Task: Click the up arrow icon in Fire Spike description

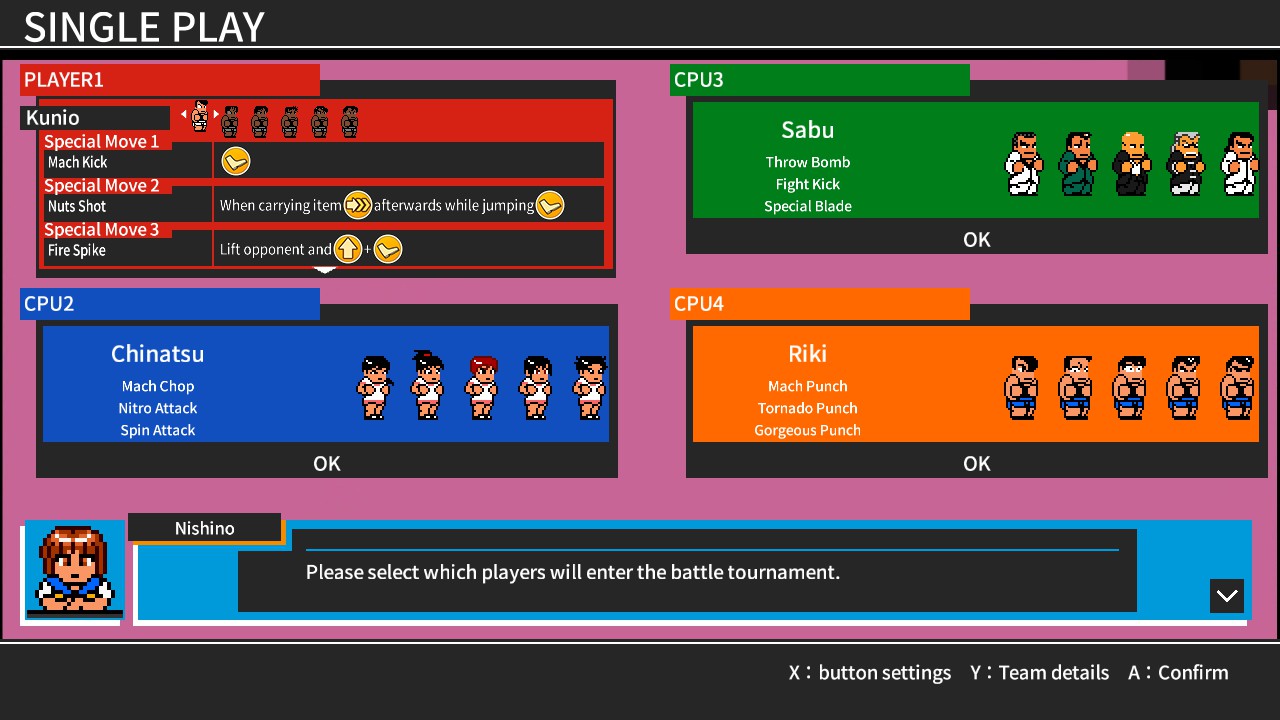Action: coord(347,248)
